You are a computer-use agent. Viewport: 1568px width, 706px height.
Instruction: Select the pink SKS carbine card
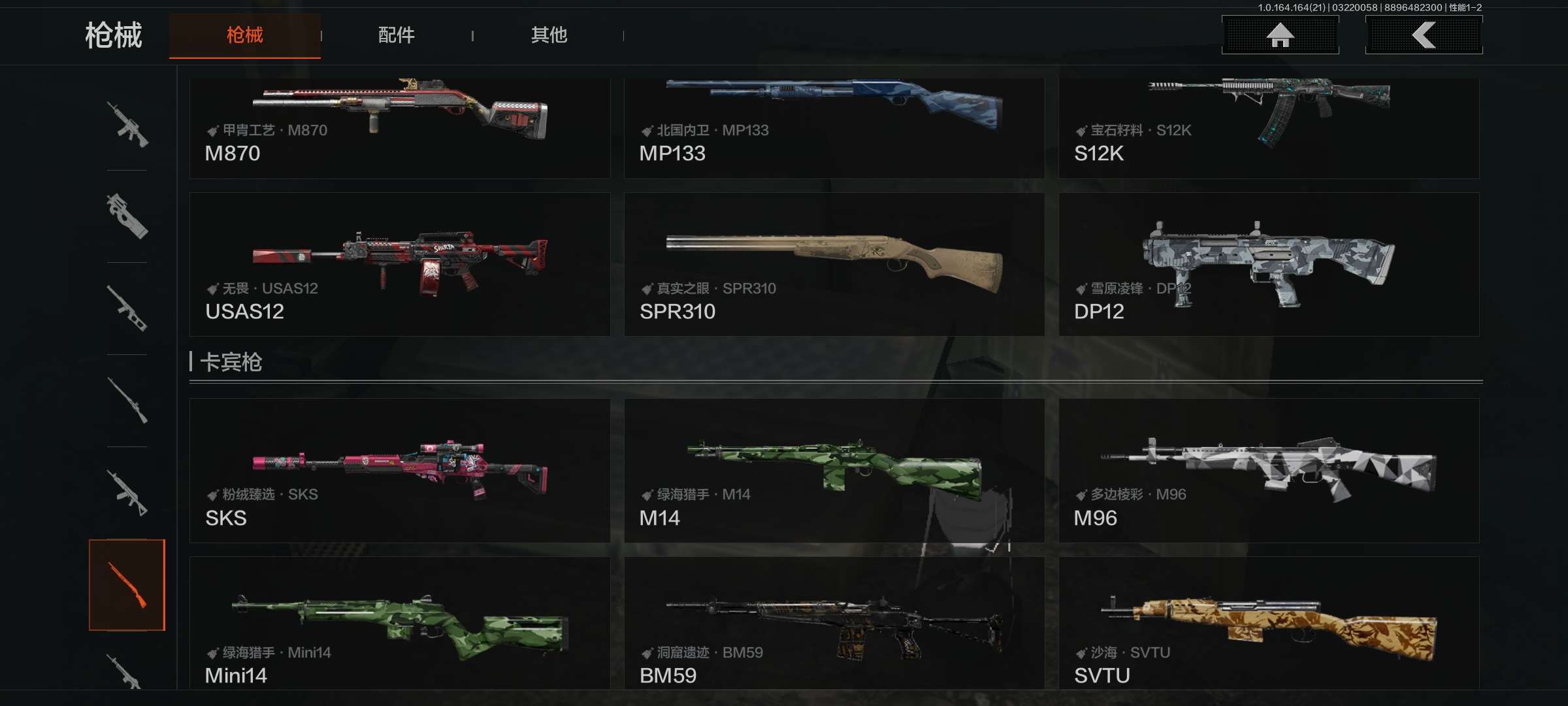(399, 471)
